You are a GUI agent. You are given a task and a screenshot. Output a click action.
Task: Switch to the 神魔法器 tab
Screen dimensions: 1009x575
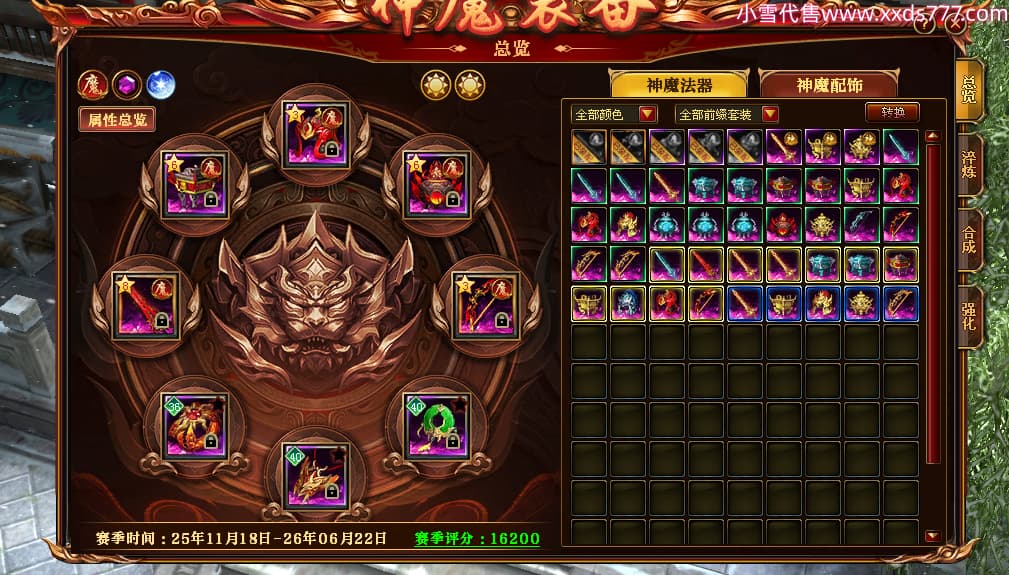coord(678,85)
